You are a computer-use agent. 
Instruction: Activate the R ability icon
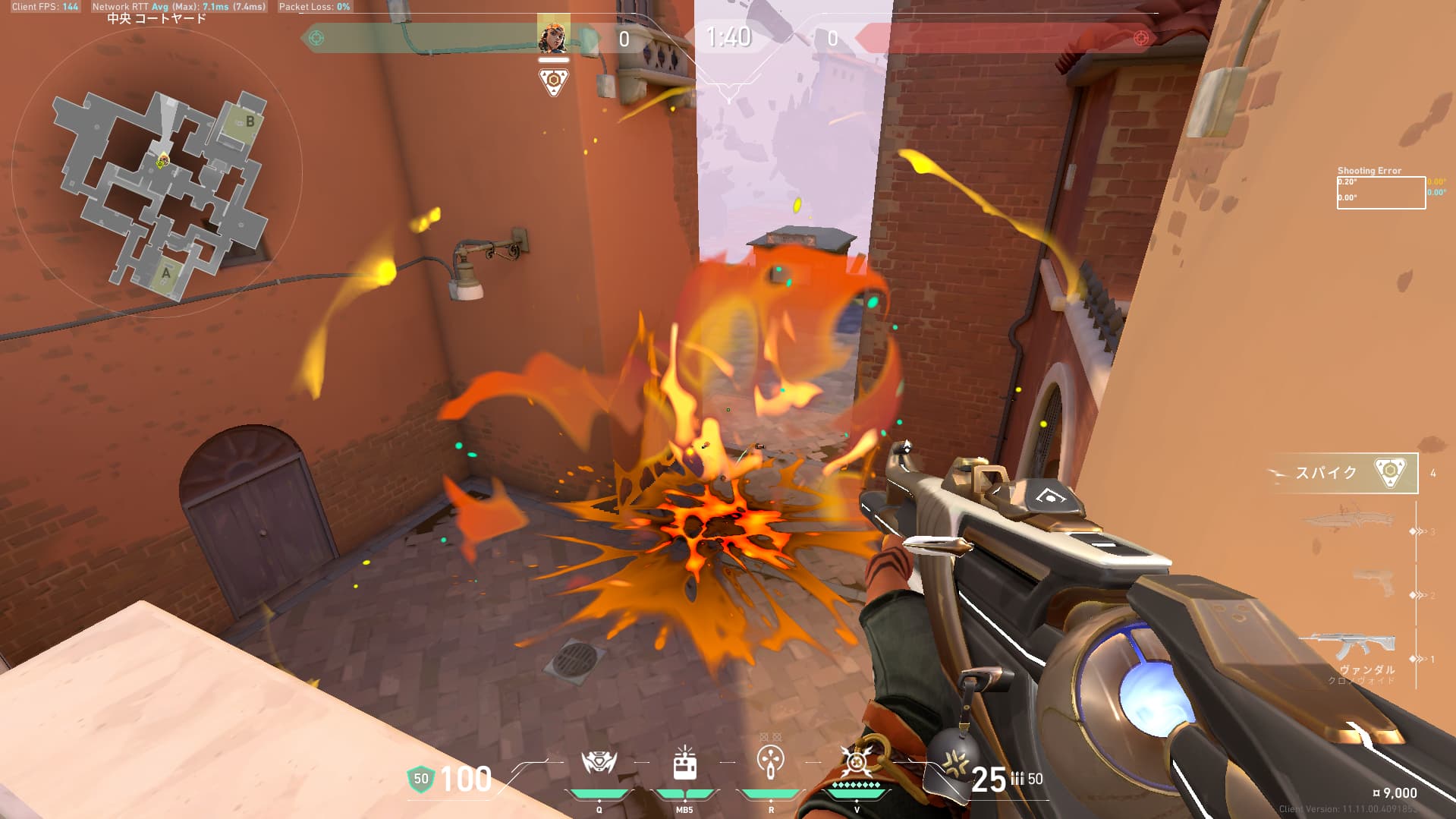(771, 762)
